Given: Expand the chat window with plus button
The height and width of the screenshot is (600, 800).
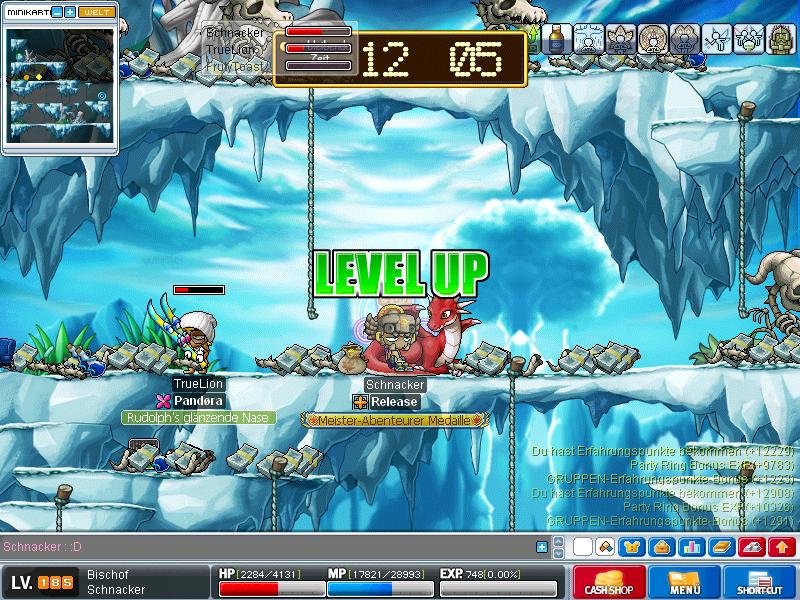Looking at the screenshot, I should [542, 547].
